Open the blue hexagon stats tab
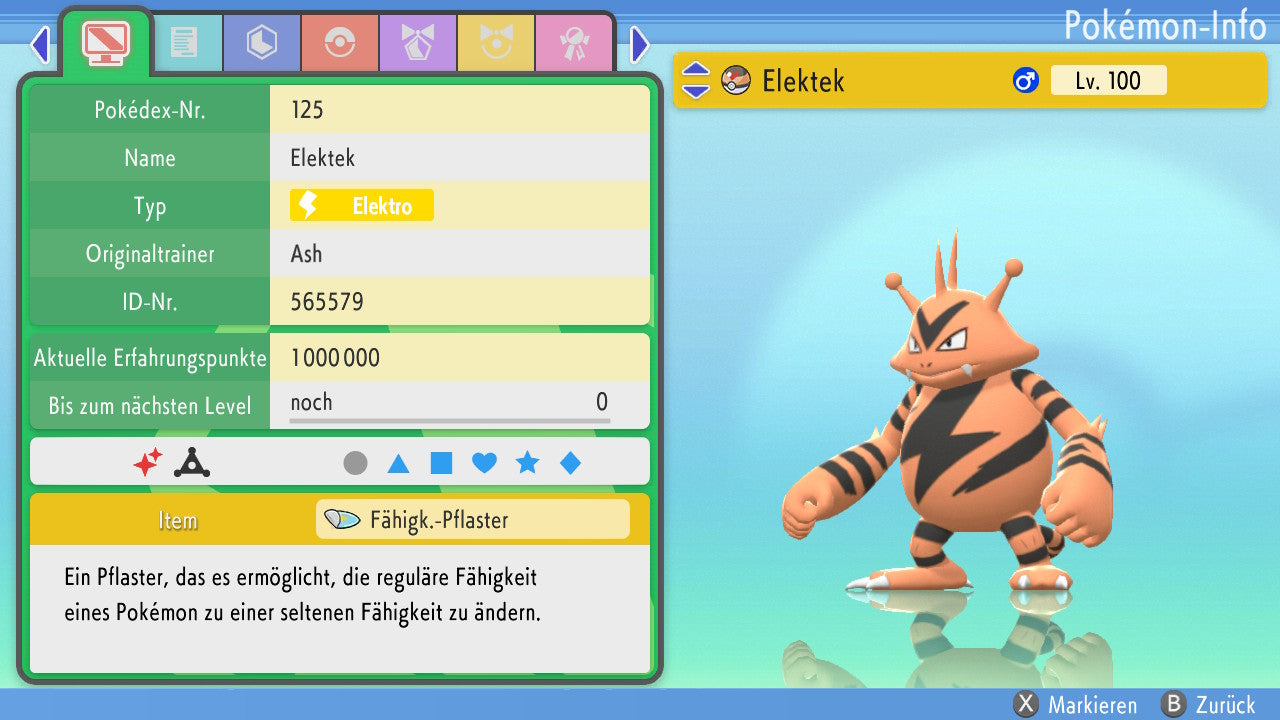 tap(262, 43)
